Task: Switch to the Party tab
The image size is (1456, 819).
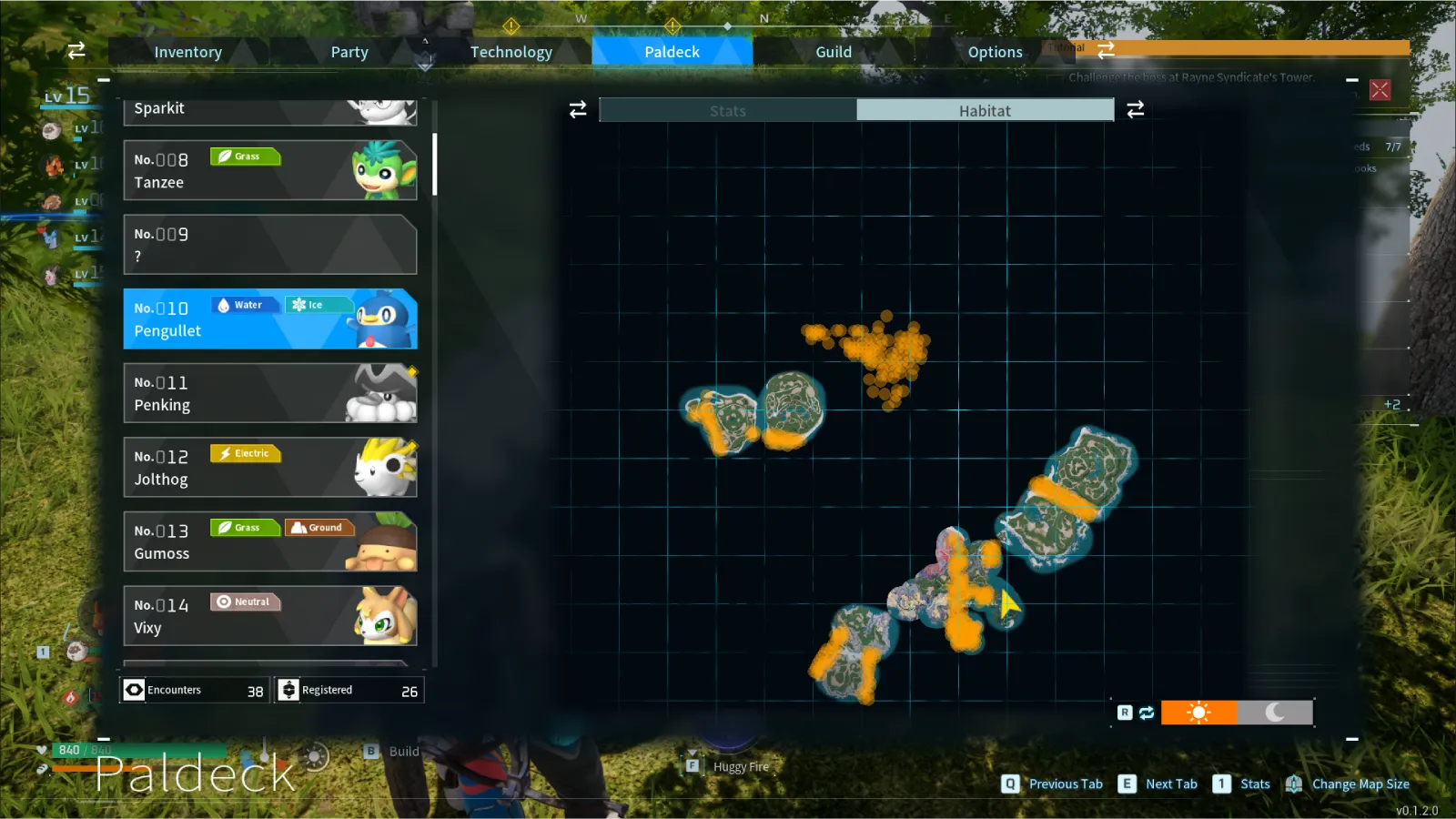Action: pyautogui.click(x=349, y=52)
